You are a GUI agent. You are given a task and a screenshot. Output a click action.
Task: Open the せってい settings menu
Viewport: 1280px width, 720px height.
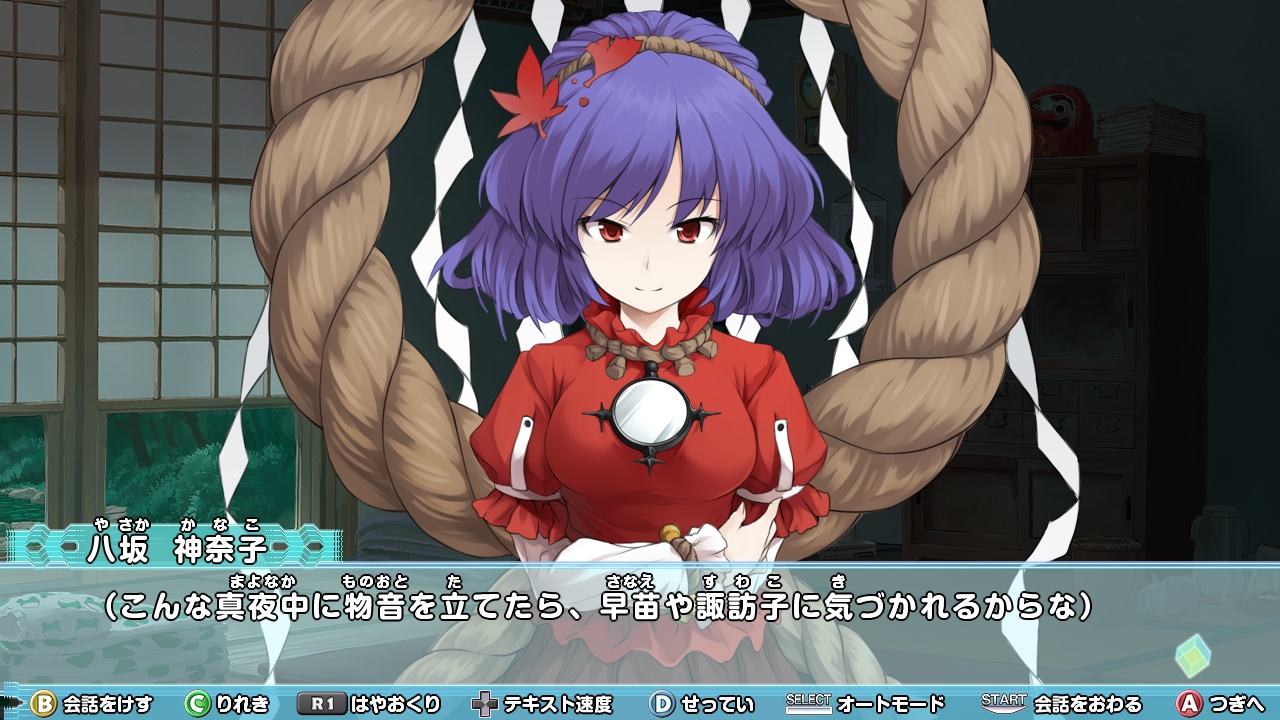click(719, 704)
